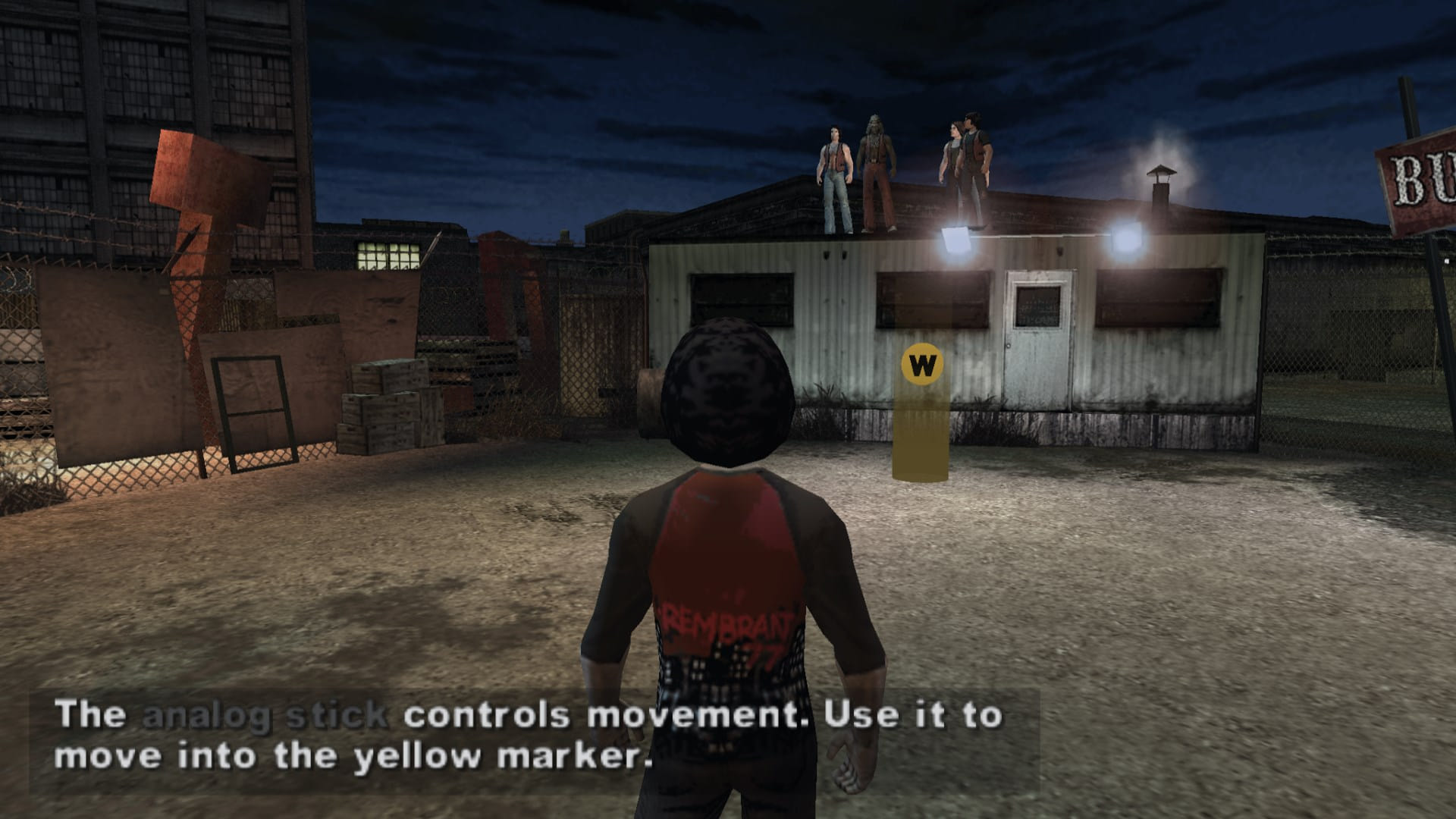1456x819 pixels.
Task: Click the yellow W objective marker icon
Action: click(x=922, y=366)
